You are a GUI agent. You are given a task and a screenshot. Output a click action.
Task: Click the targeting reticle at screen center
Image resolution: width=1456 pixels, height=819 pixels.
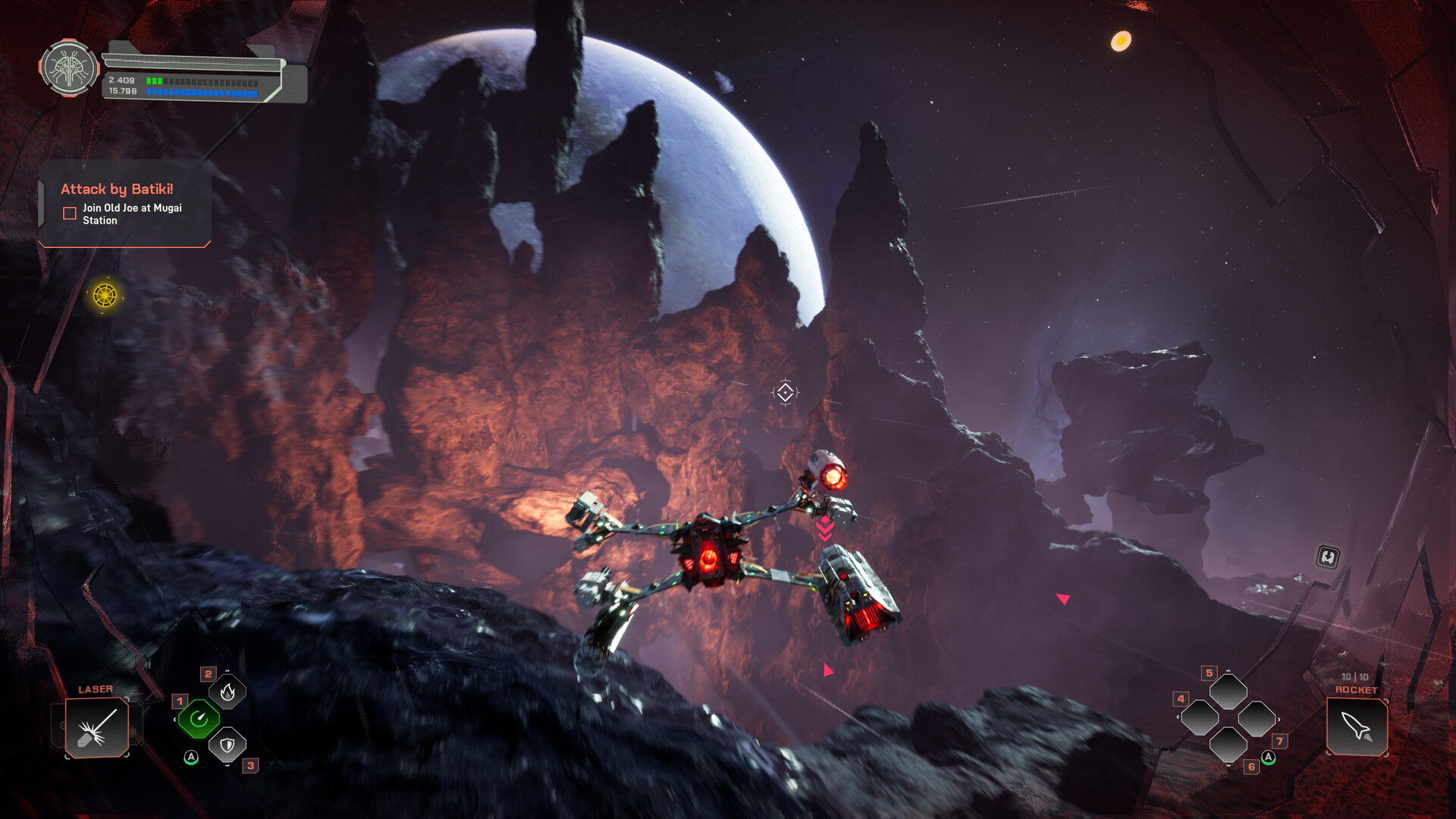786,393
